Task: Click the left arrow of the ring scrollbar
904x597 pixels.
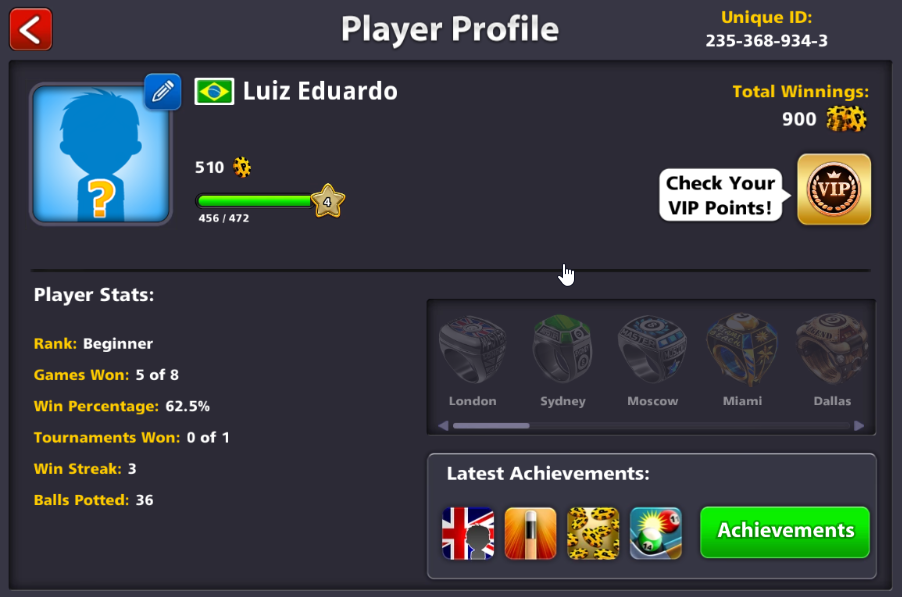Action: point(443,425)
